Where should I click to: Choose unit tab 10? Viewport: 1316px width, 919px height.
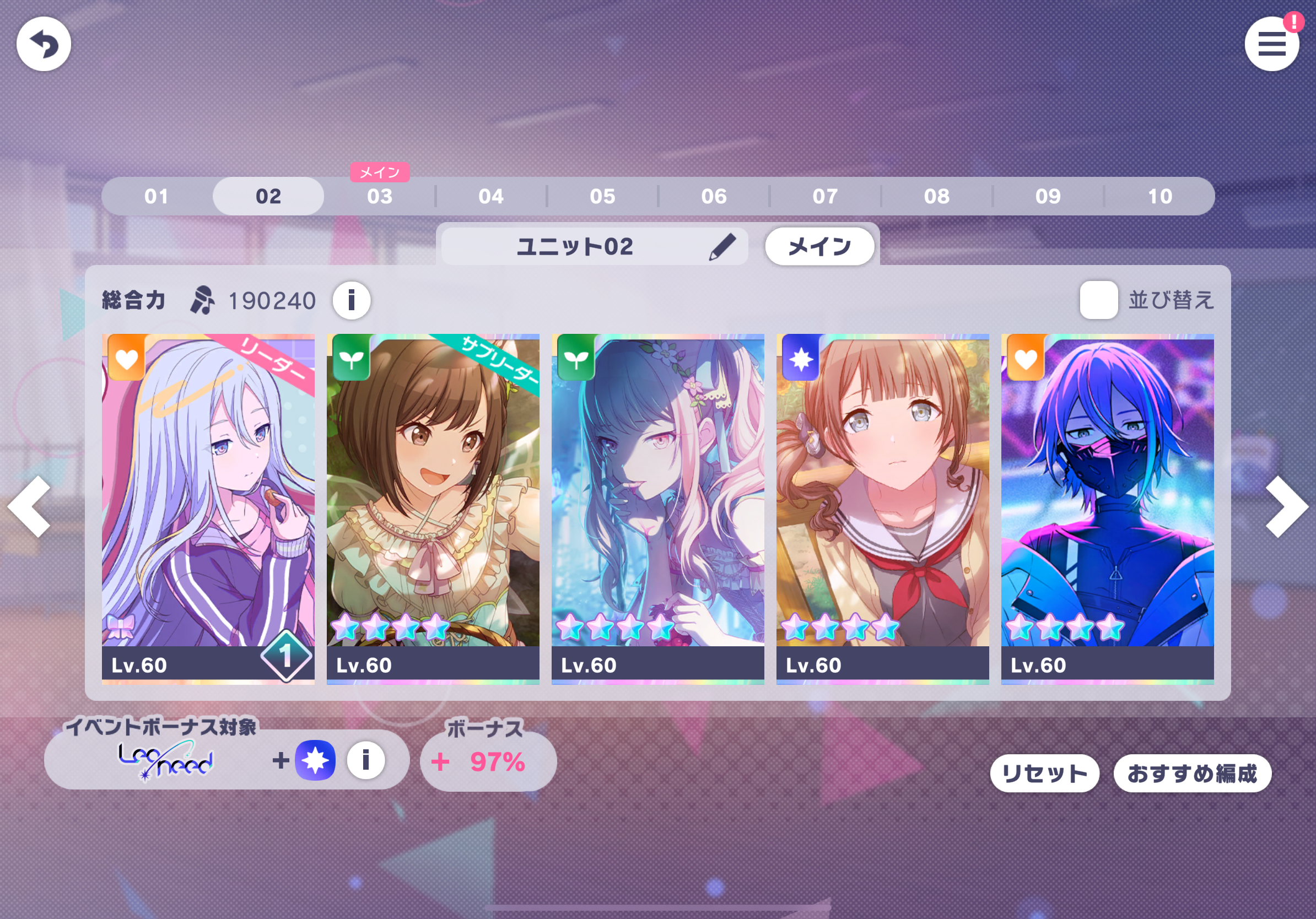point(1159,197)
